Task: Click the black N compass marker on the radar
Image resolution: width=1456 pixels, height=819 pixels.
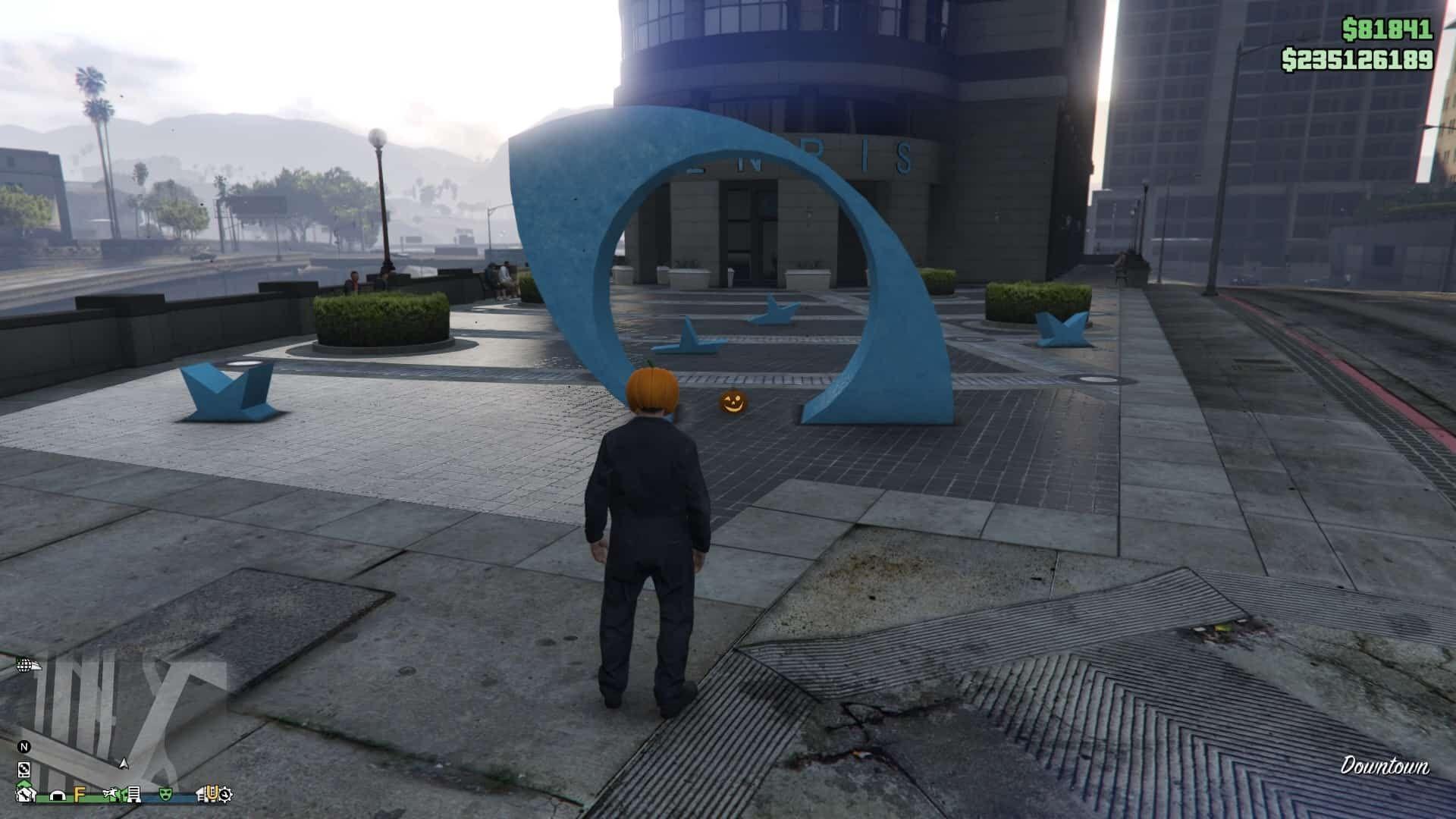Action: tap(25, 746)
